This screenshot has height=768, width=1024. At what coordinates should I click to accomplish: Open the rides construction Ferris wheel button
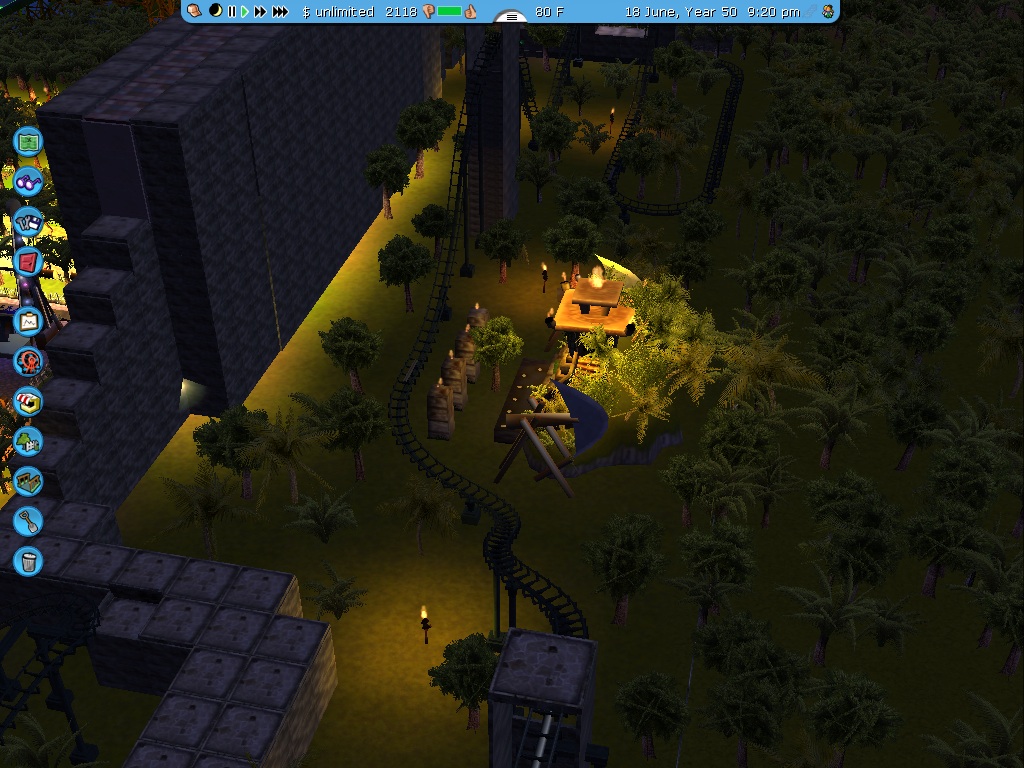(28, 361)
